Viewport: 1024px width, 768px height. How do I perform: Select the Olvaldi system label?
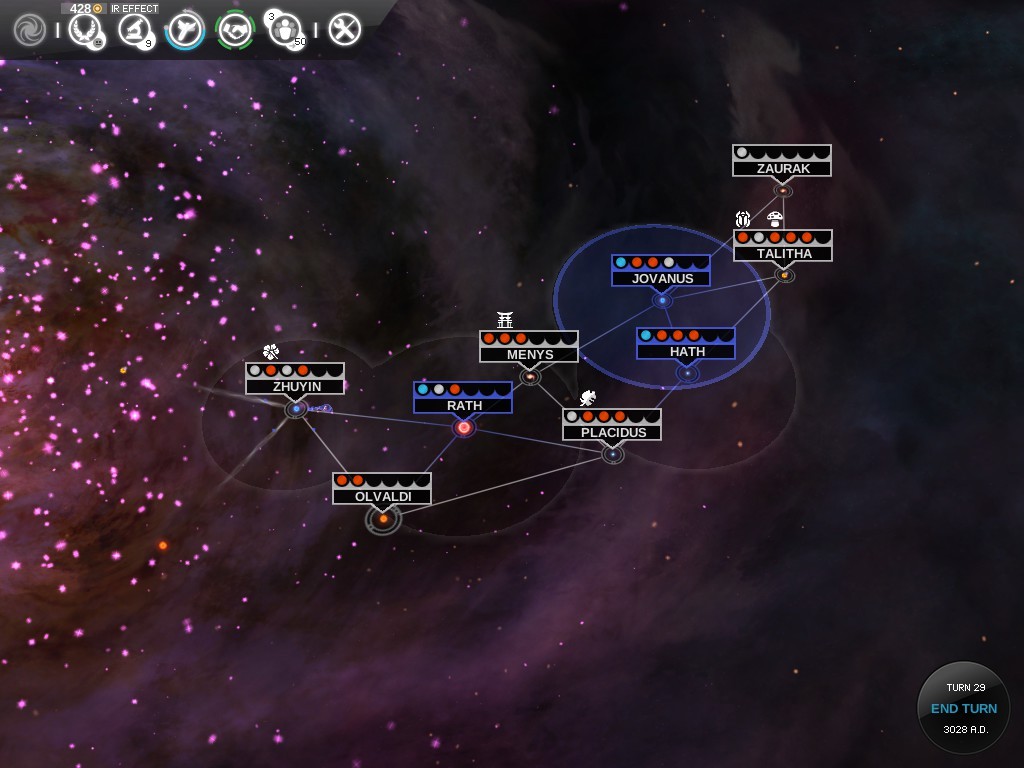pyautogui.click(x=382, y=496)
